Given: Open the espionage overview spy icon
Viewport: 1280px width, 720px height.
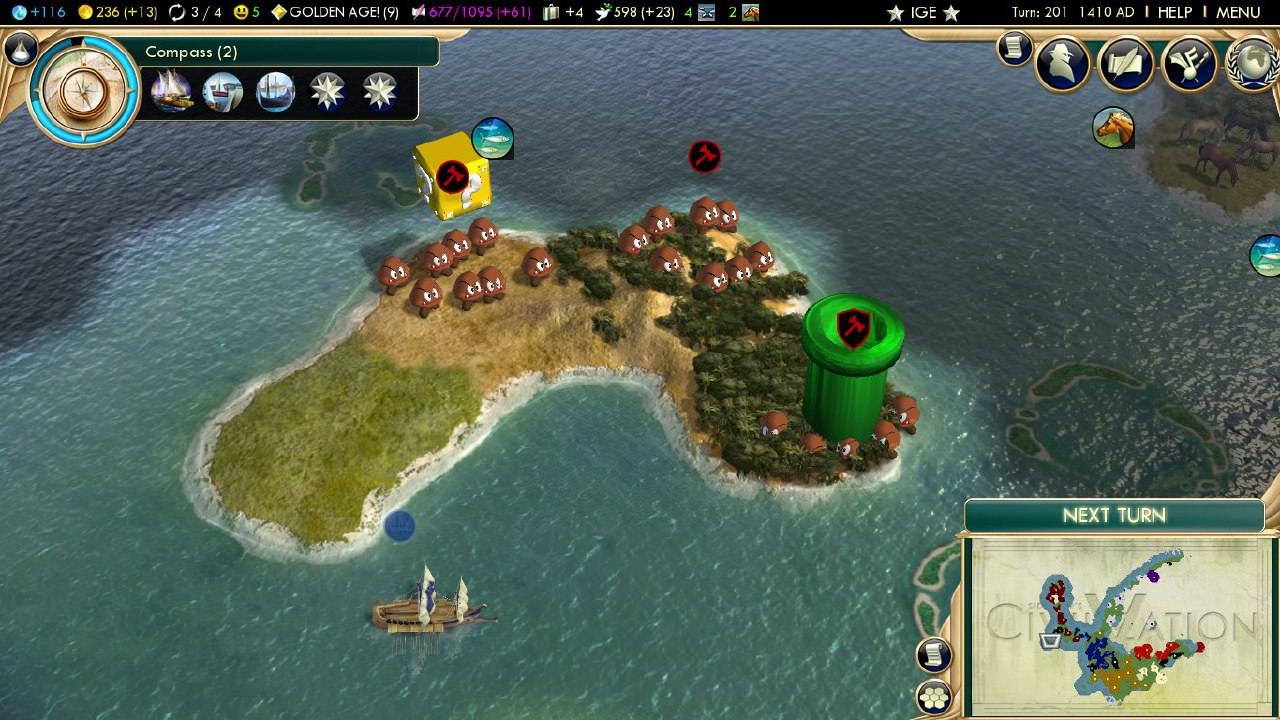Looking at the screenshot, I should [x=1061, y=65].
